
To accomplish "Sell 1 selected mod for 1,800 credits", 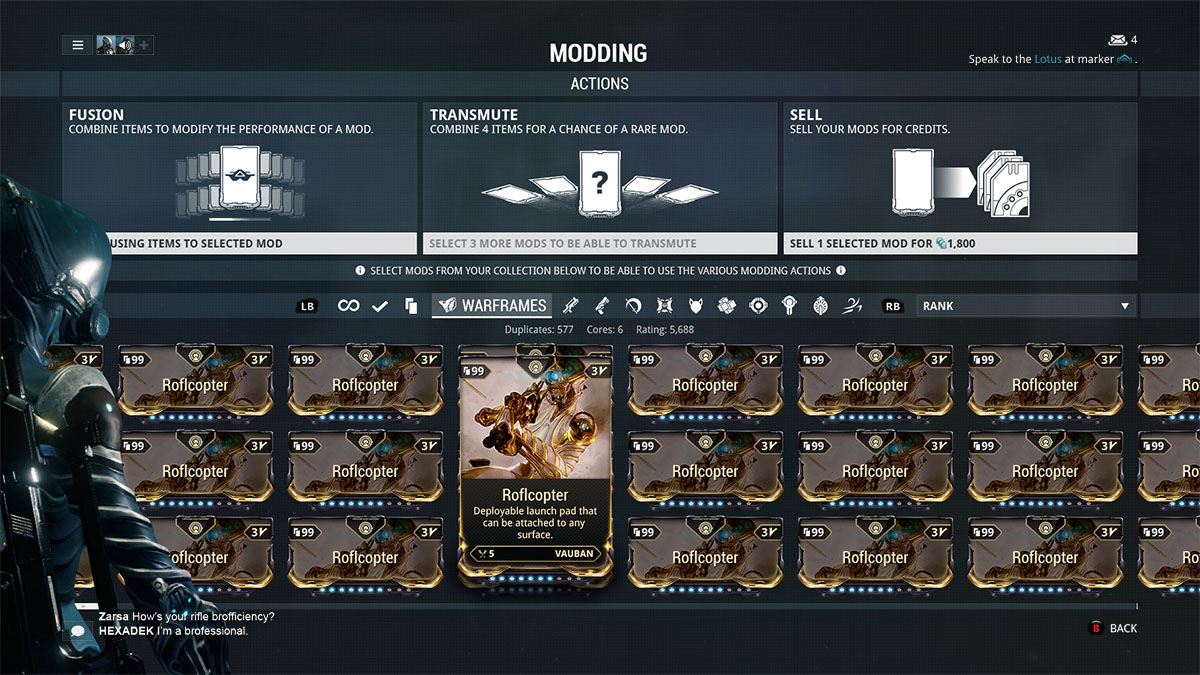I will point(959,243).
